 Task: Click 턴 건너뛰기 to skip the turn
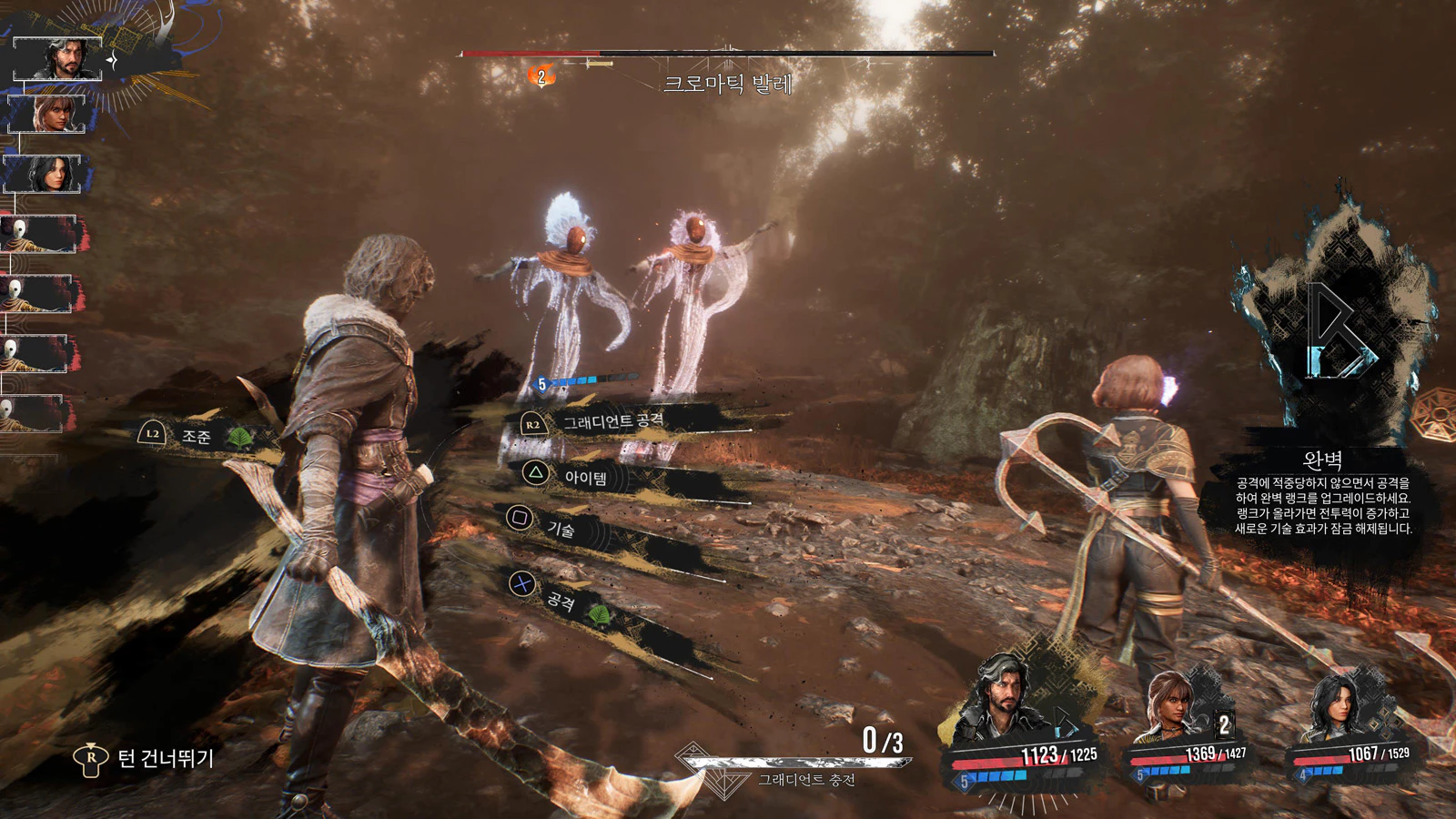click(164, 758)
